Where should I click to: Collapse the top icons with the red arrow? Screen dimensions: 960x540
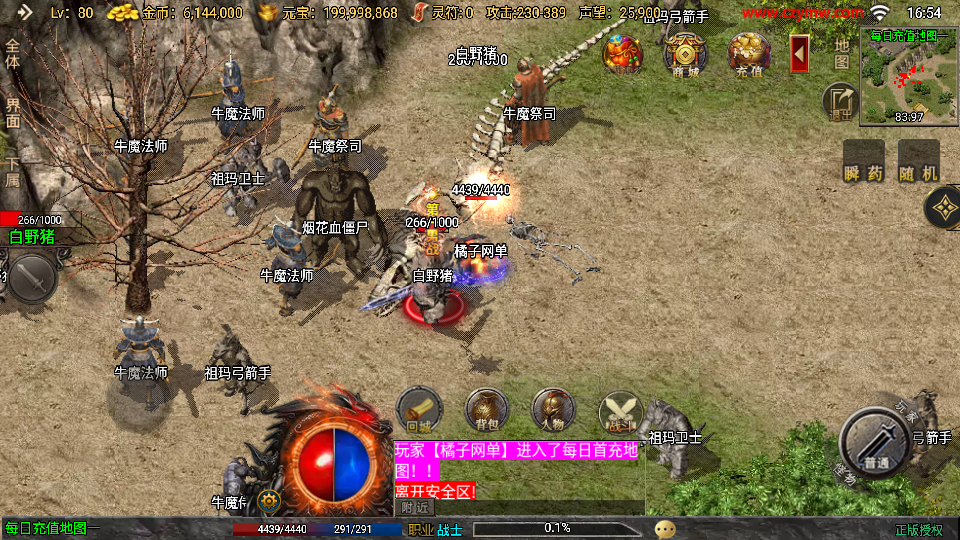800,53
